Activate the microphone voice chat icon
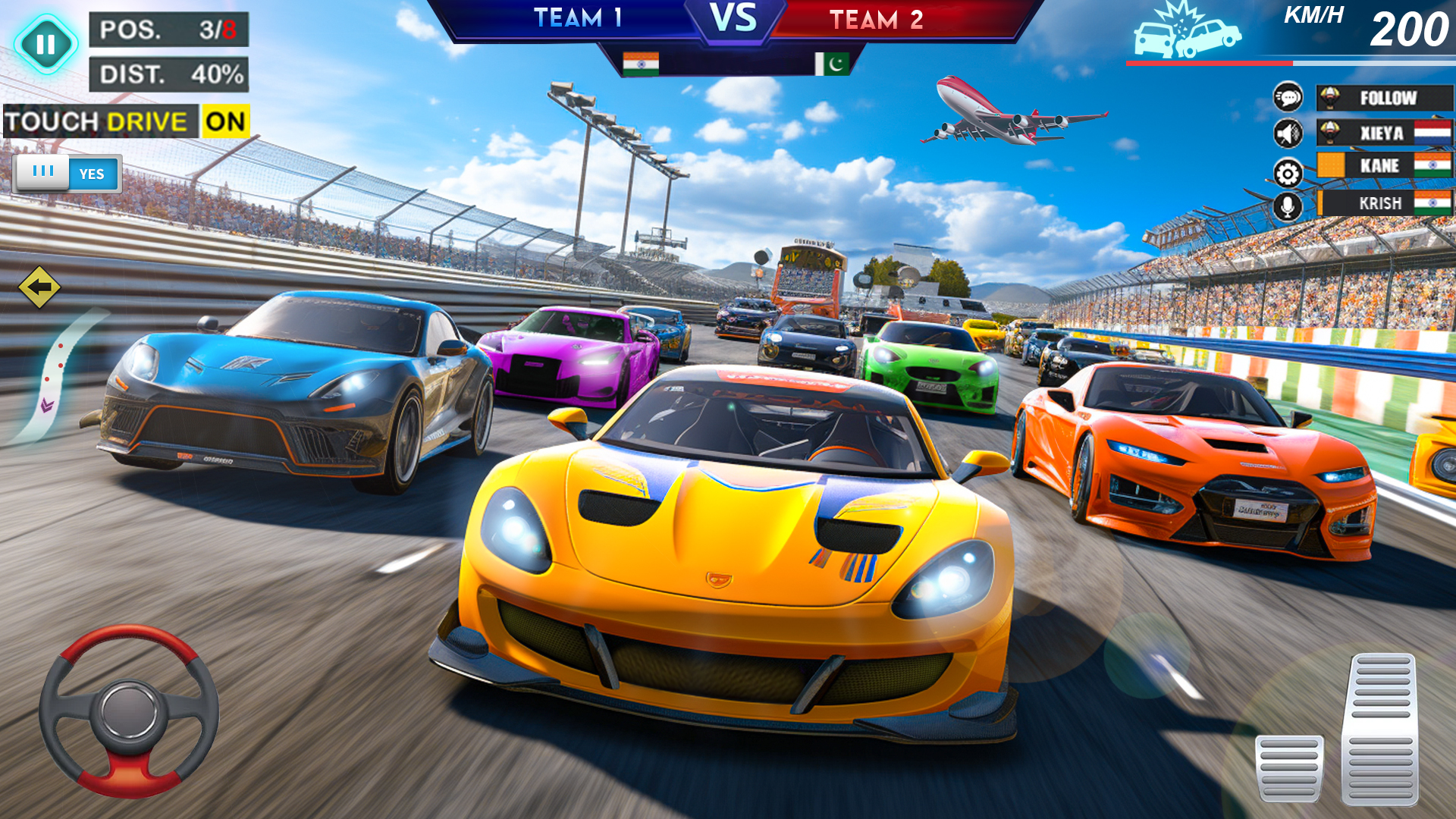Screen dimensions: 1456x819 (x=1287, y=203)
